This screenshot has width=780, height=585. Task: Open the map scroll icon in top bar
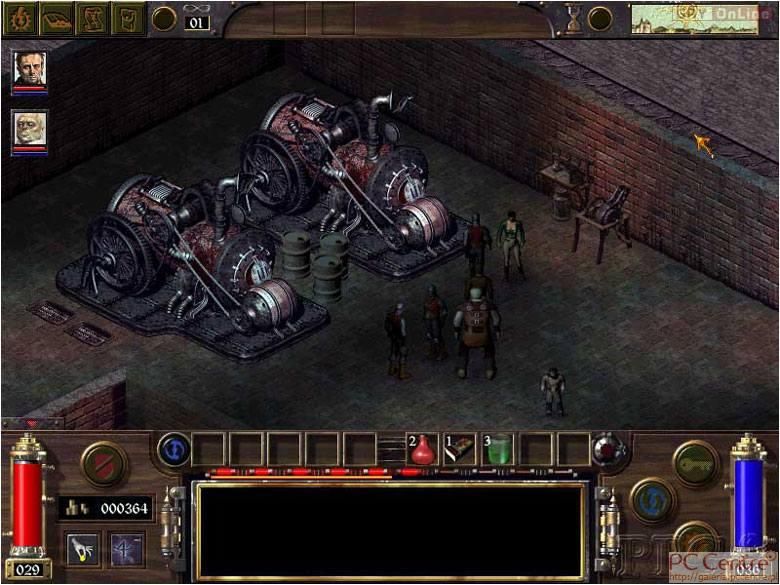(x=92, y=18)
